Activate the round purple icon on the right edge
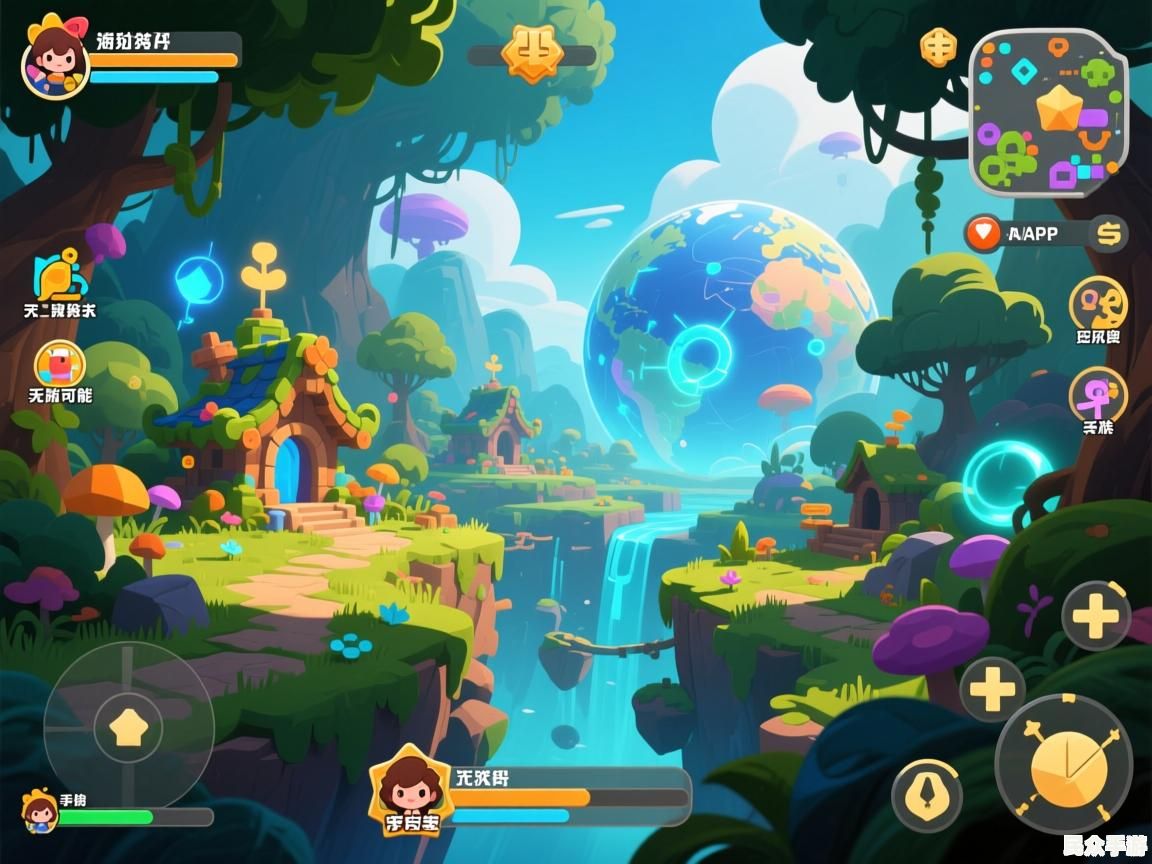 [x=1098, y=395]
